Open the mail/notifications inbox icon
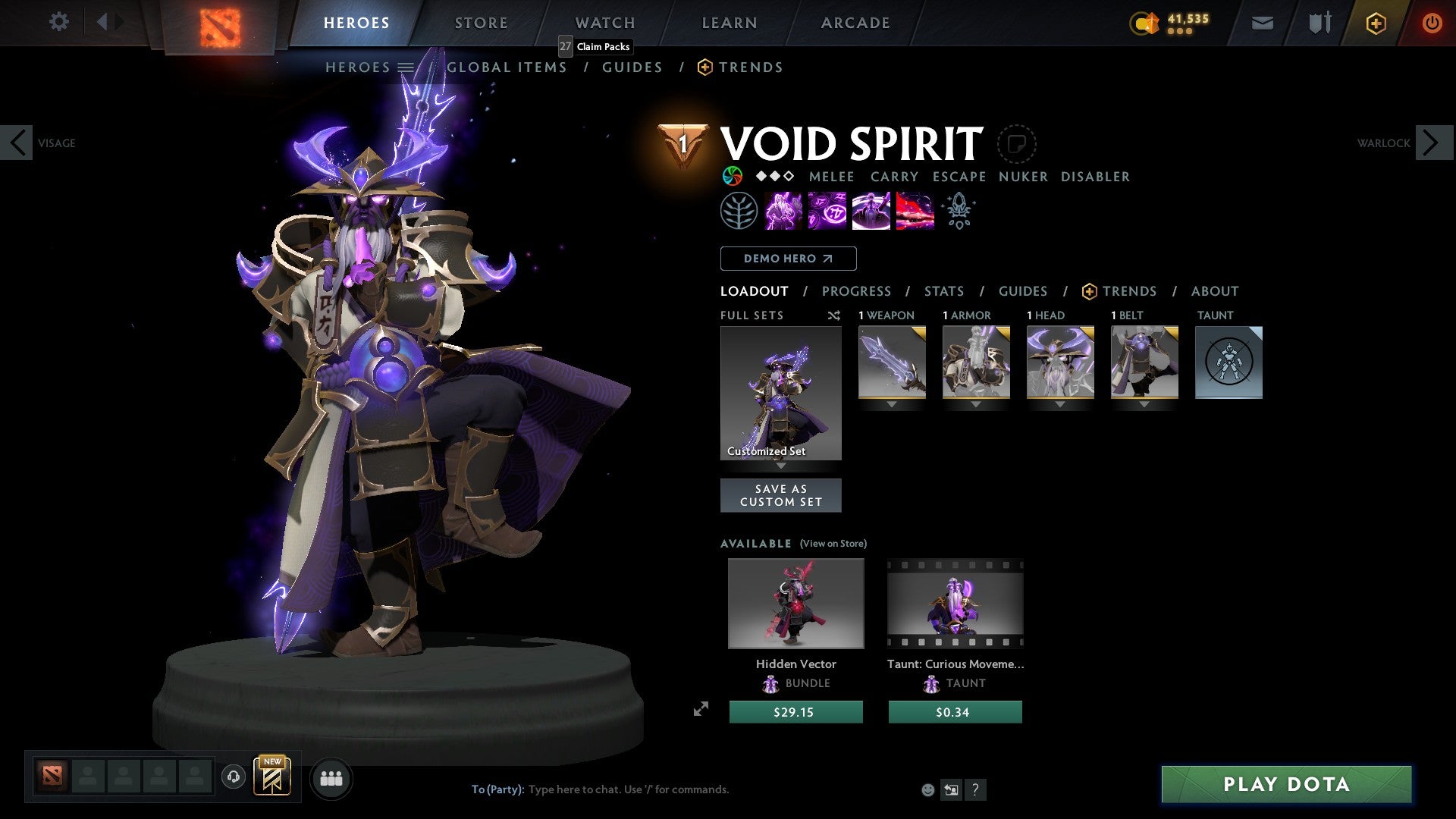 (1262, 23)
